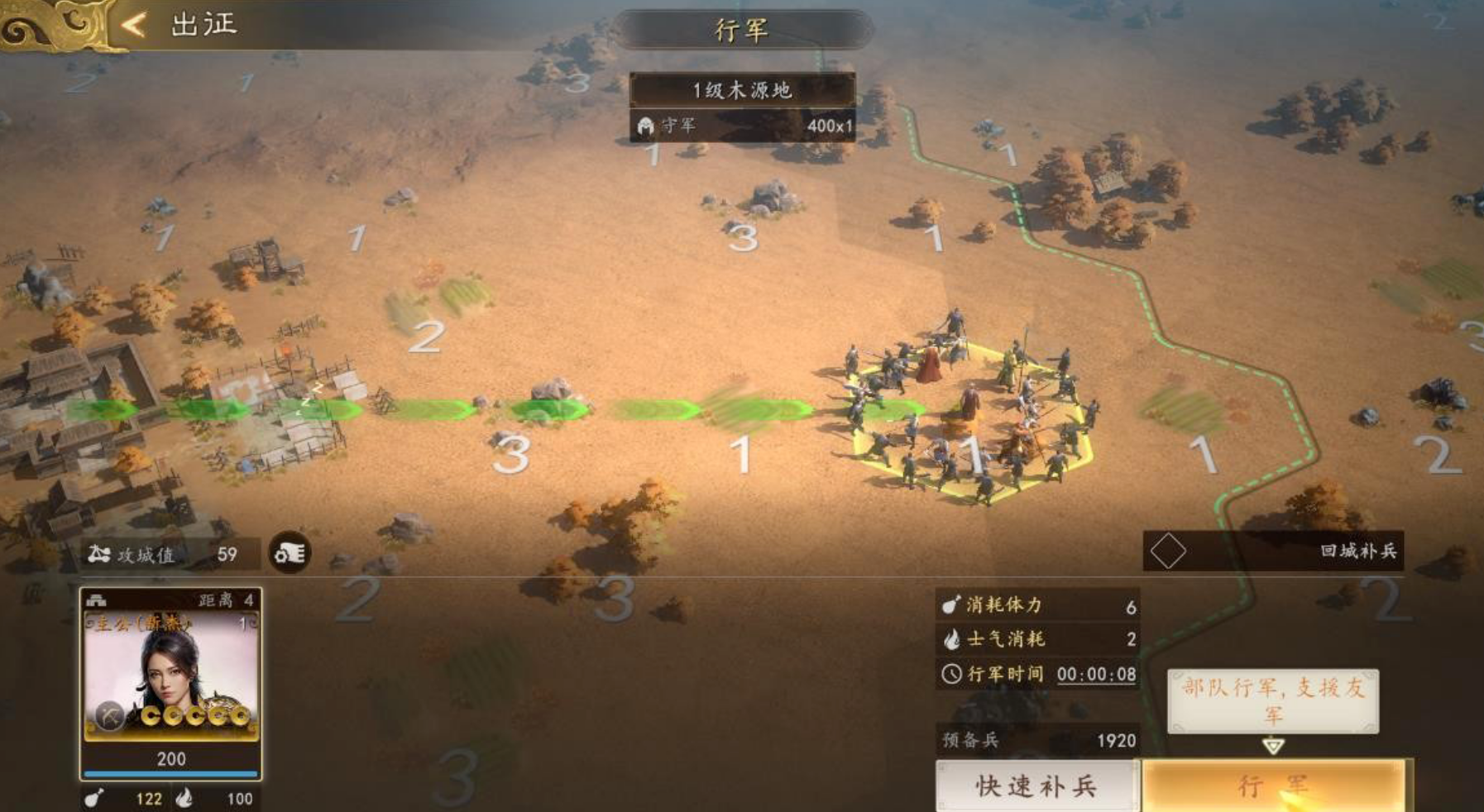
Task: Click the defender (守军) helmet icon
Action: 645,123
